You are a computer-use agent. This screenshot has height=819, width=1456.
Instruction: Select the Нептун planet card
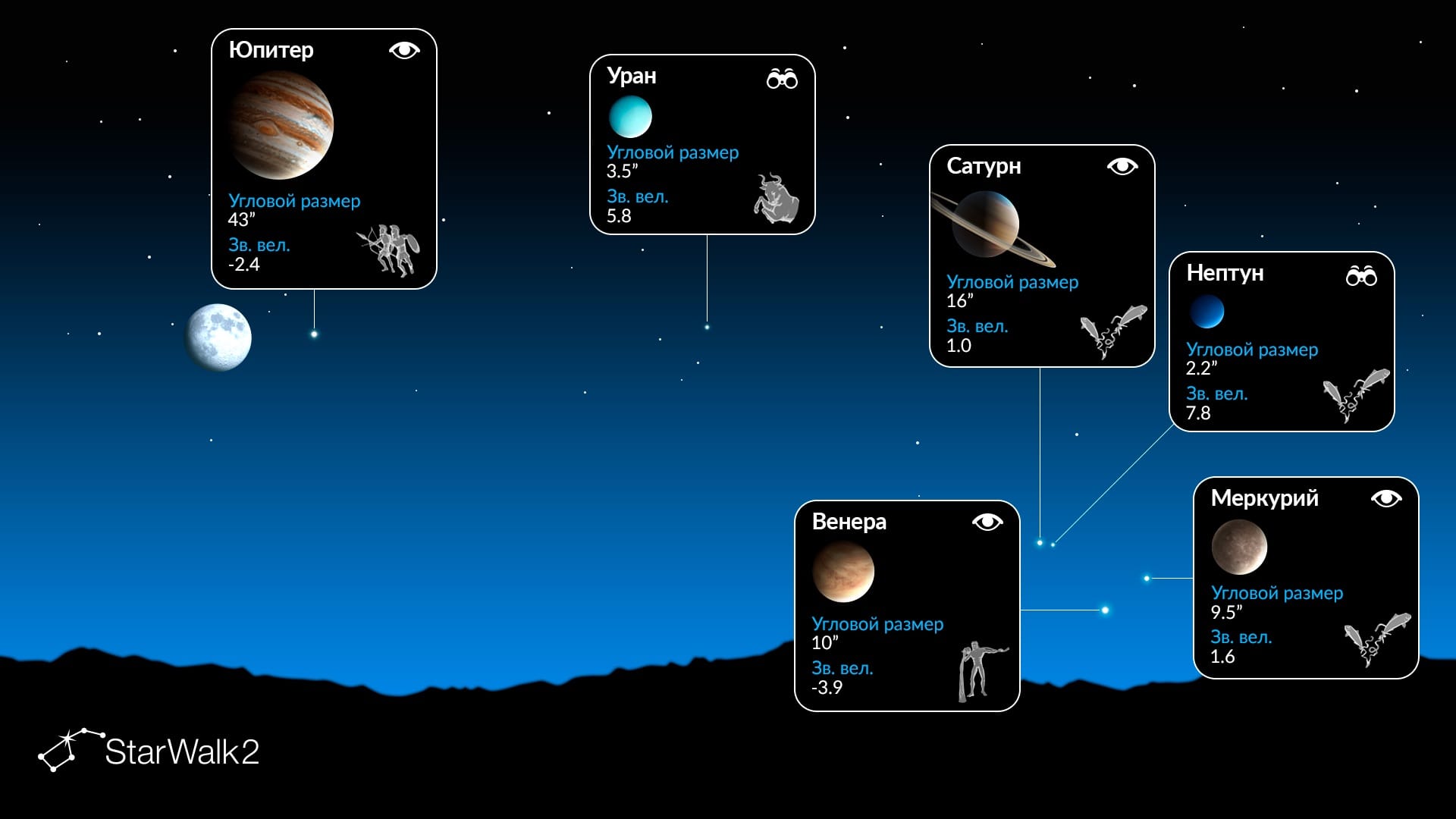(1282, 341)
